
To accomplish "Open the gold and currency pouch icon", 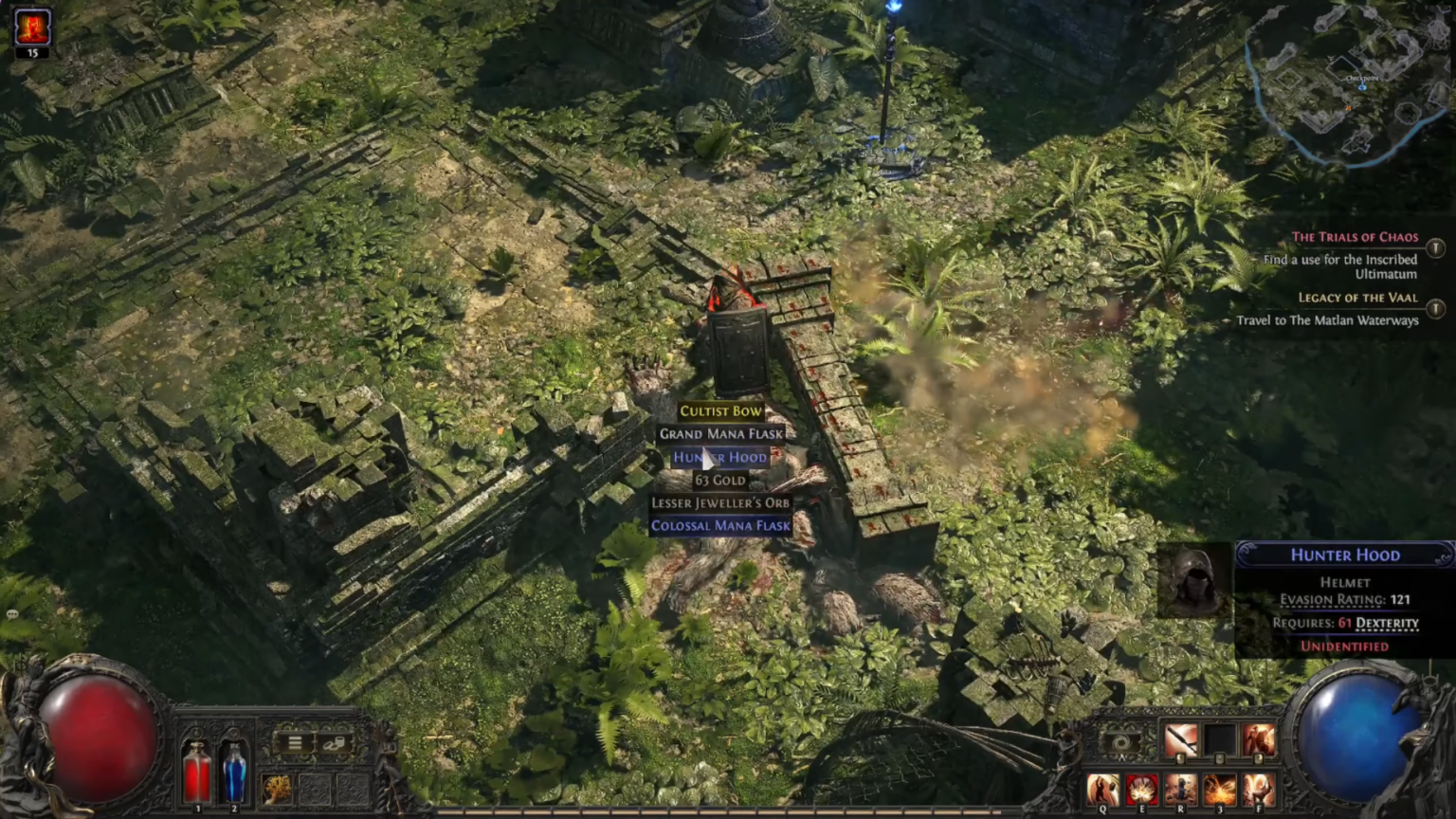I will (335, 742).
